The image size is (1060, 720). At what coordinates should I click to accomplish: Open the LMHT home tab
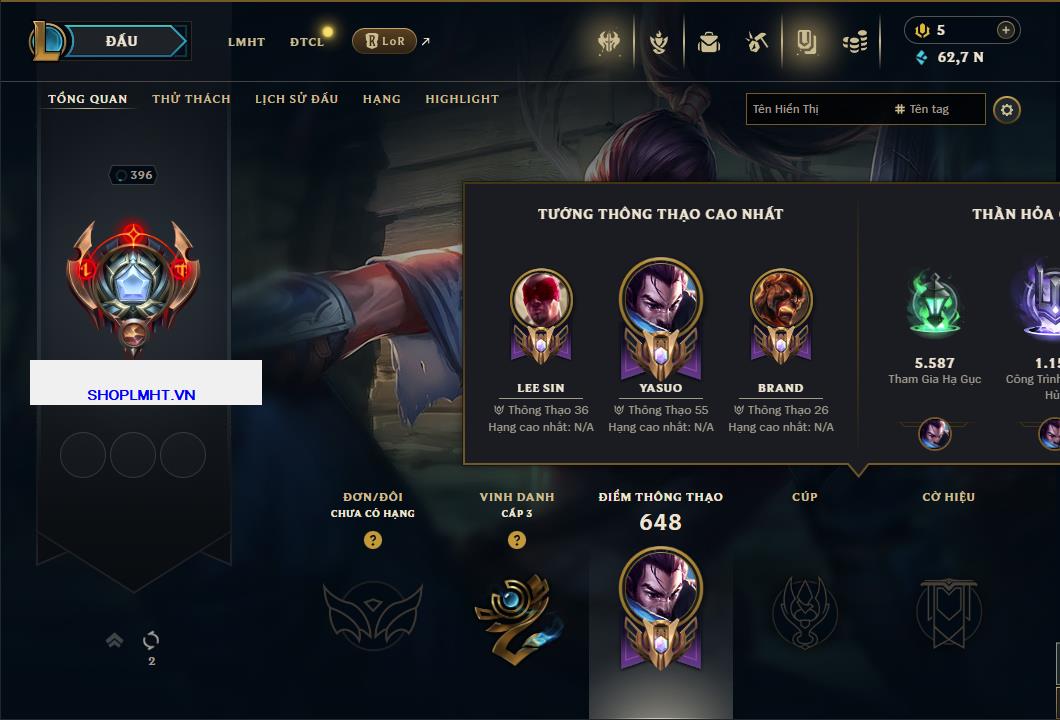[246, 42]
